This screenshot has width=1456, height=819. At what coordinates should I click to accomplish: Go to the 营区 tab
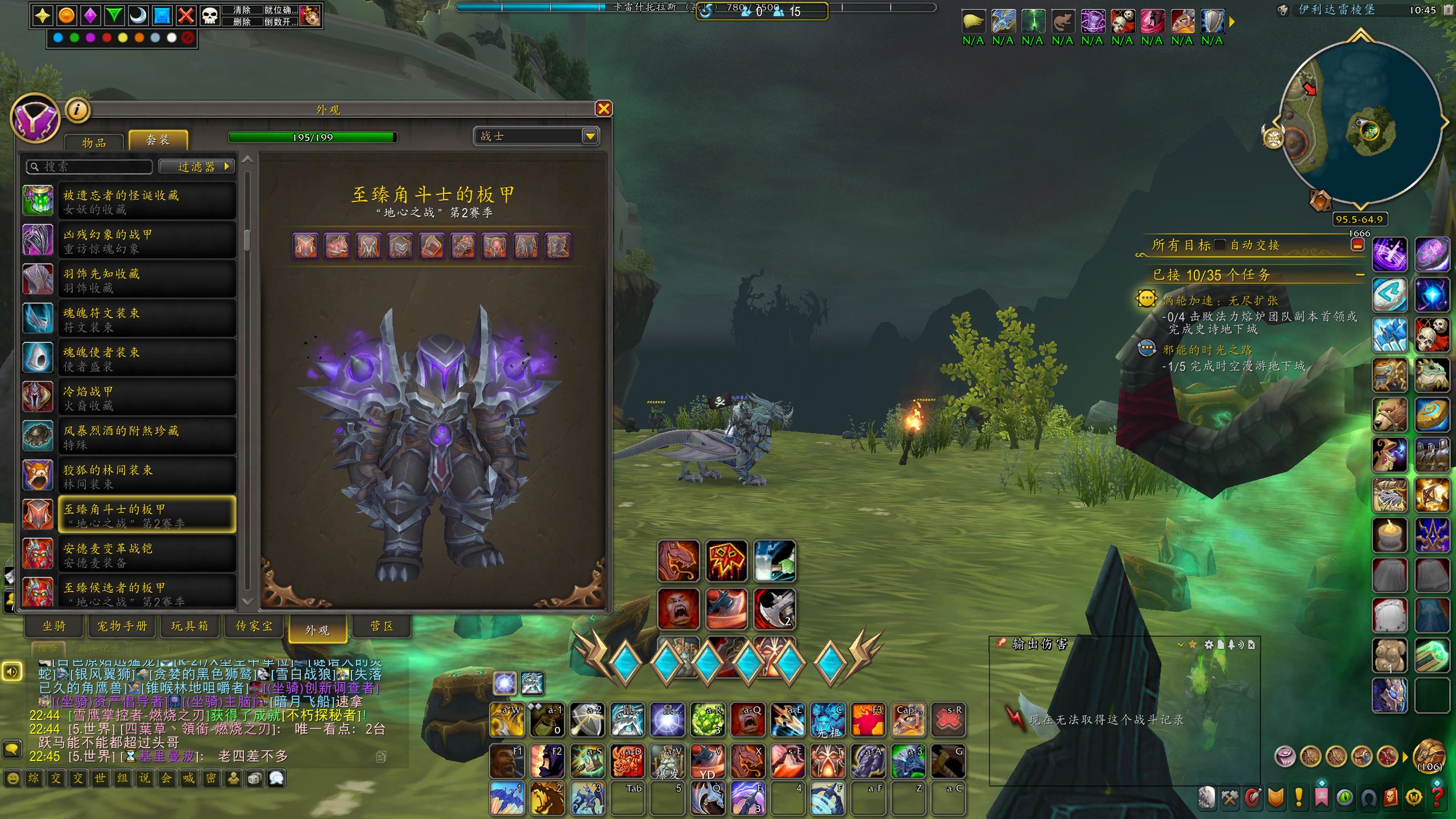tap(382, 626)
